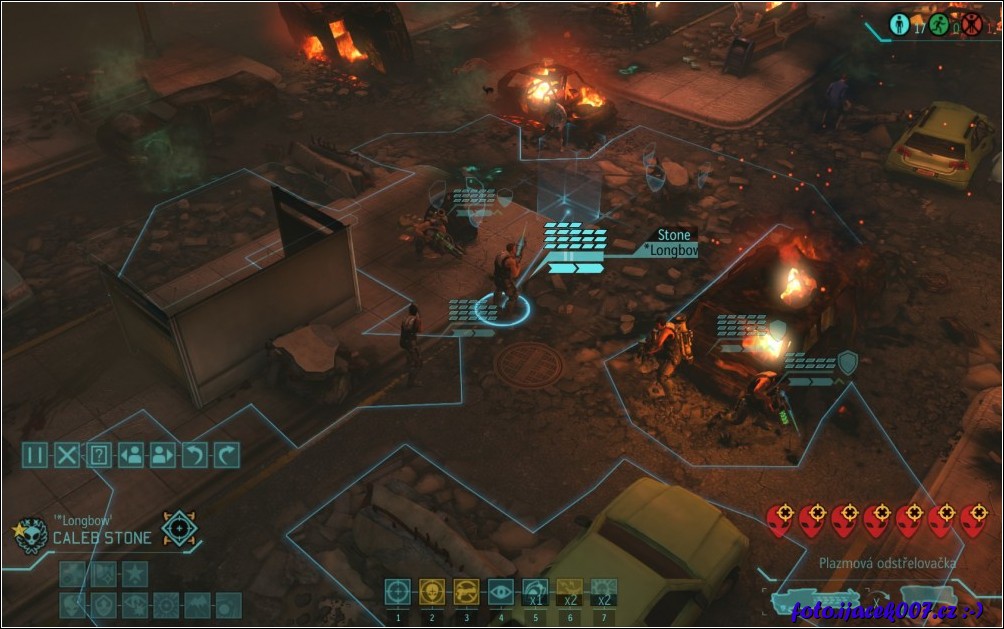The height and width of the screenshot is (629, 1004).
Task: Activate the eye Overwatch ability
Action: pyautogui.click(x=501, y=592)
